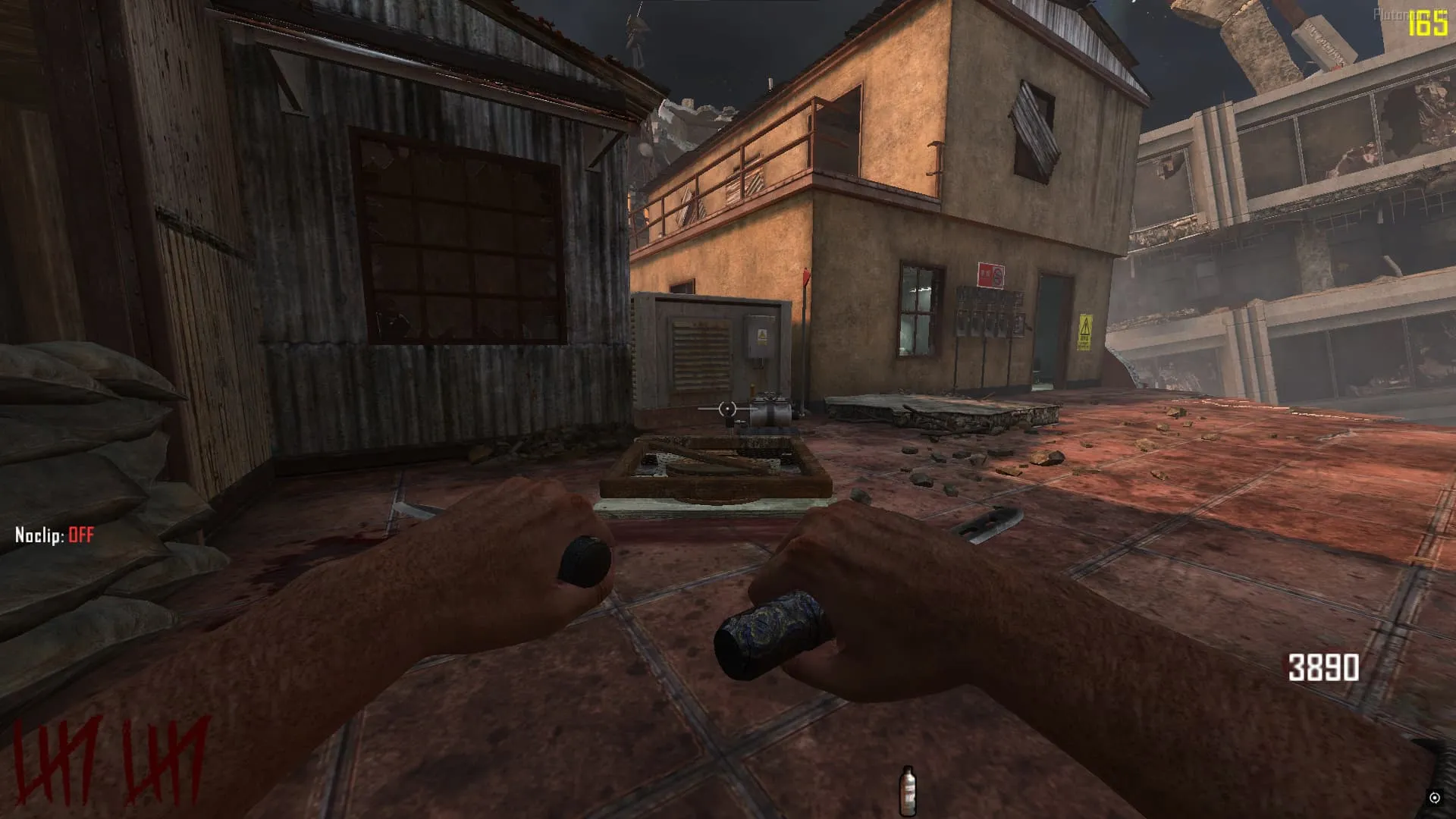Click the circular target overlay icon
Viewport: 1456px width, 819px height.
pos(1434,798)
